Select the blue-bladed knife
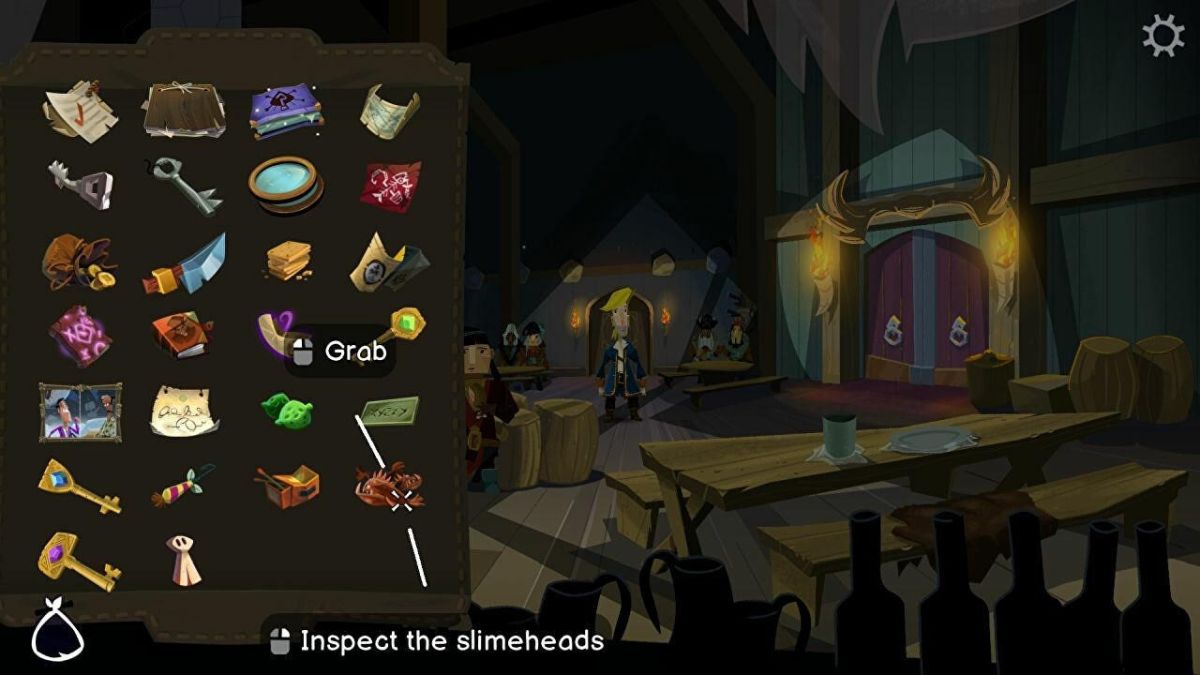1200x675 pixels. tap(185, 263)
